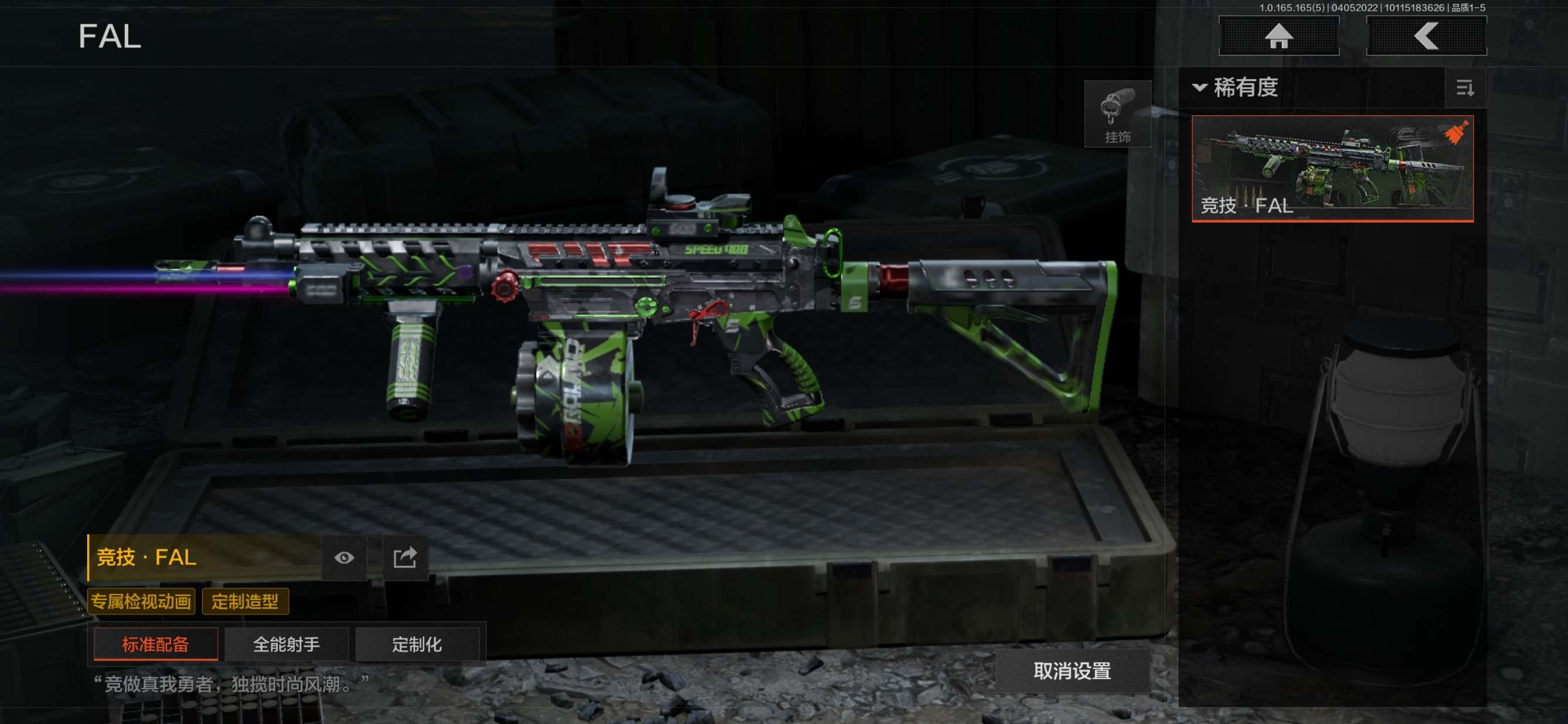Select the 竞技·FAL skin thumbnail
This screenshot has width=1568, height=724.
(1332, 169)
